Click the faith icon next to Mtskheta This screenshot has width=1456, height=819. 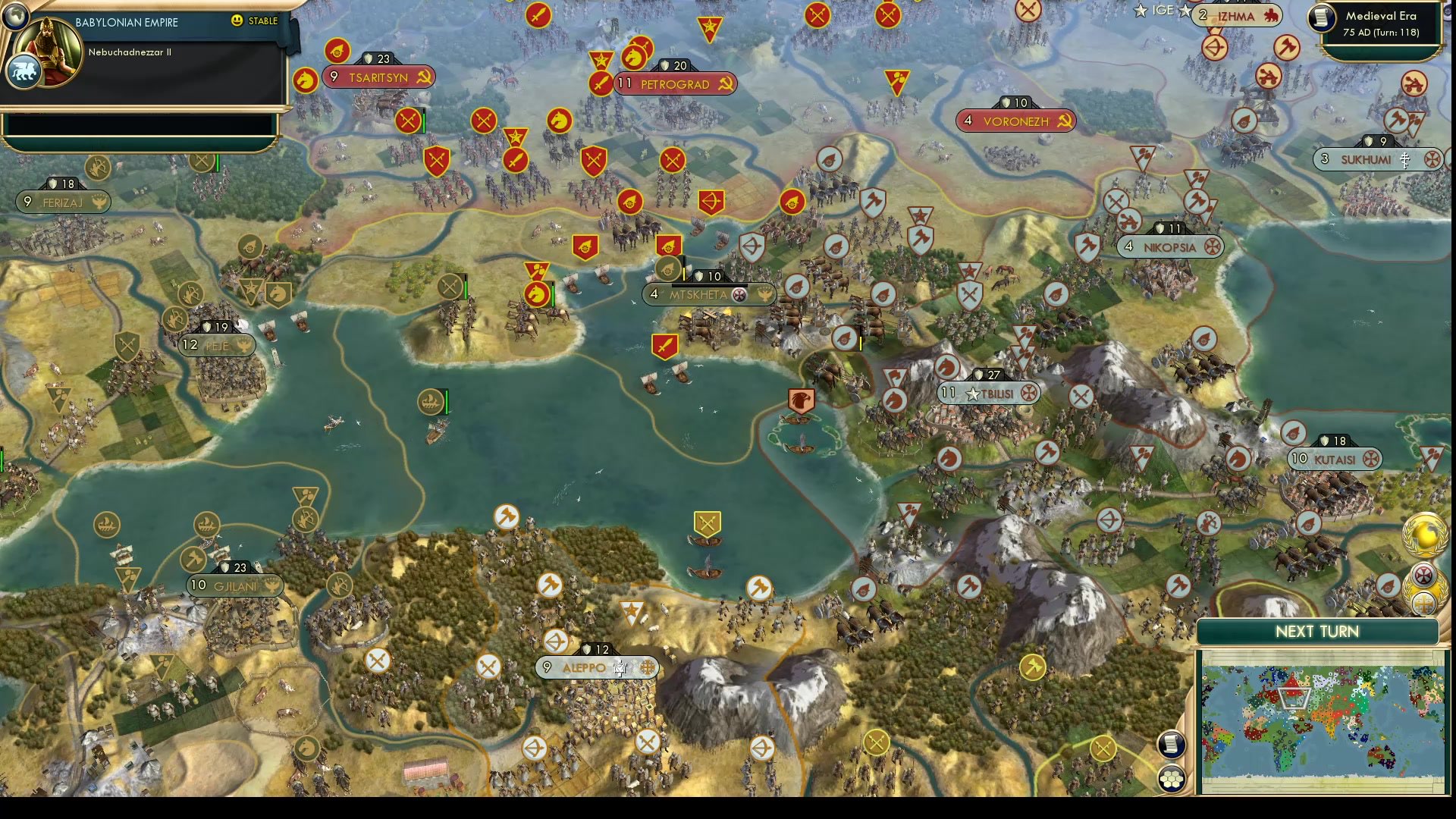[x=739, y=295]
